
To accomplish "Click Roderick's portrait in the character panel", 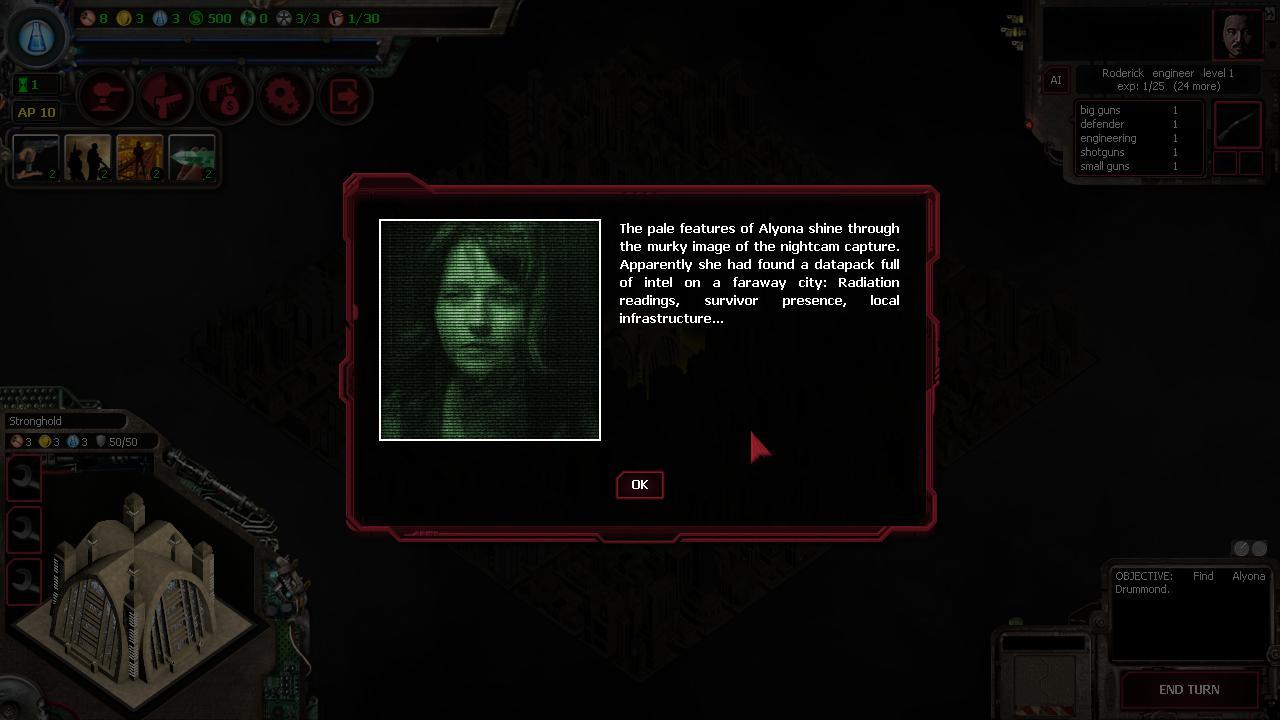I will coord(1238,34).
